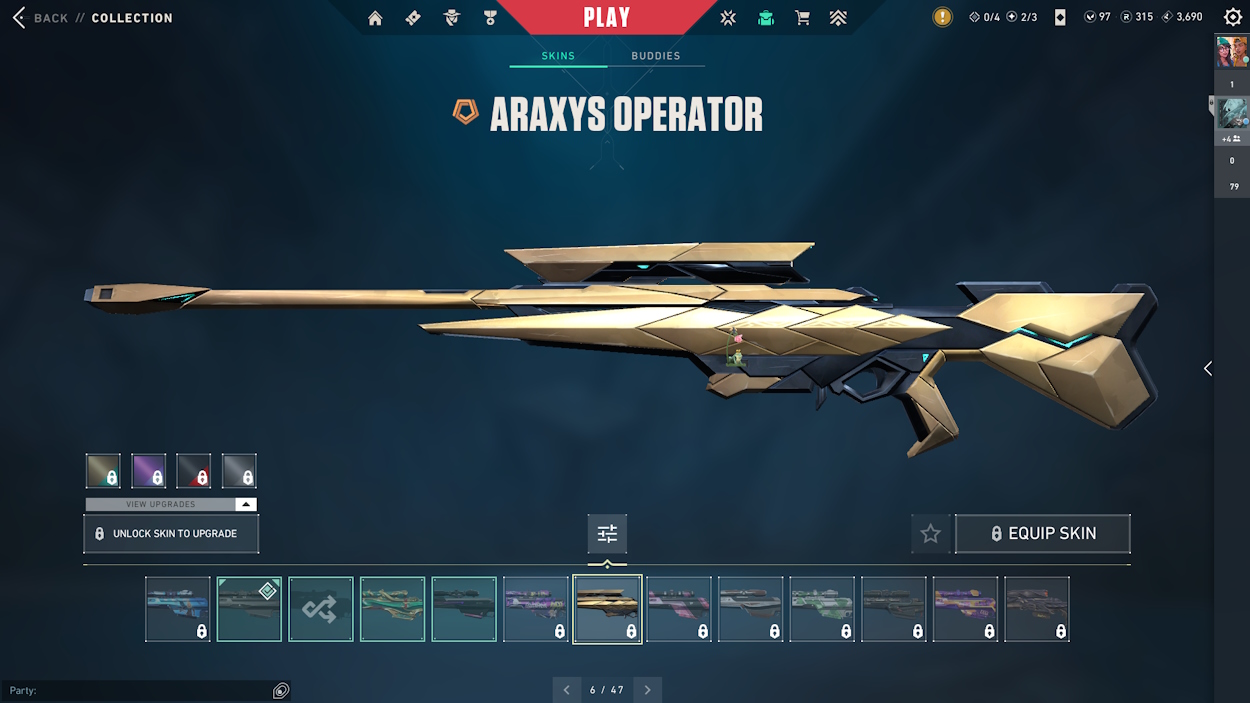Image resolution: width=1250 pixels, height=703 pixels.
Task: Favorite this skin with the star button
Action: pos(930,534)
